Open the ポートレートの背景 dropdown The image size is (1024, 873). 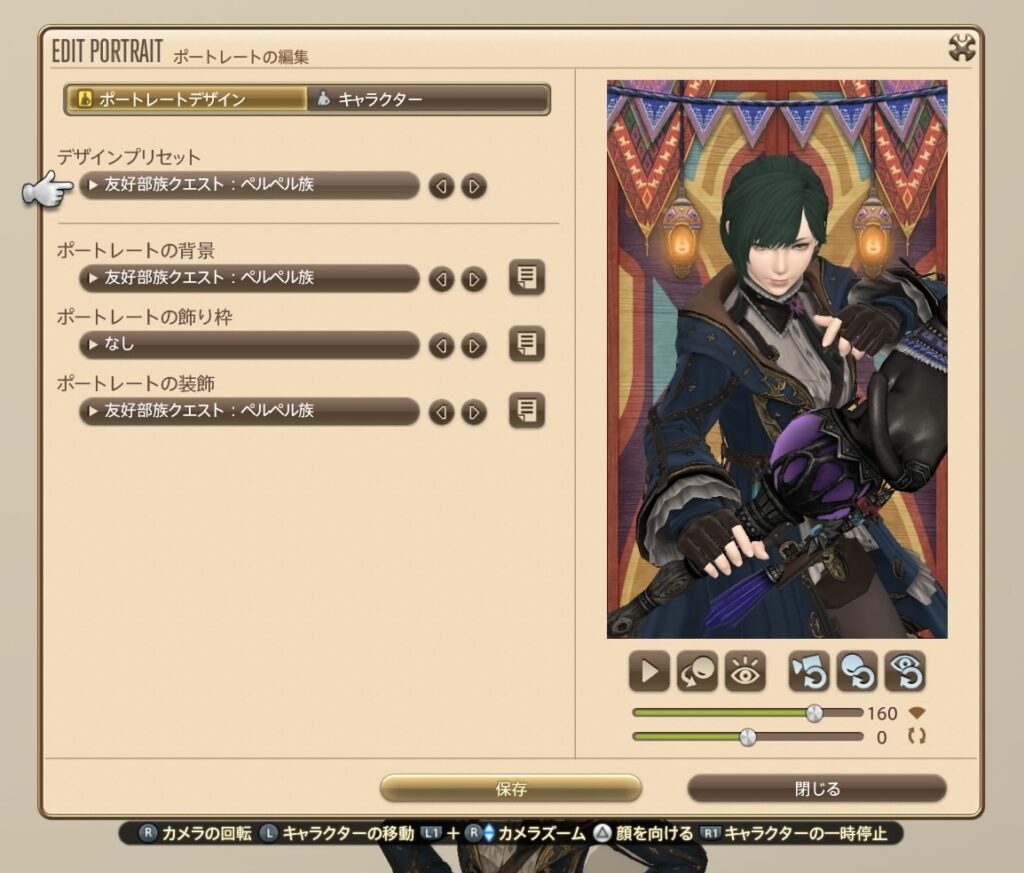click(249, 278)
